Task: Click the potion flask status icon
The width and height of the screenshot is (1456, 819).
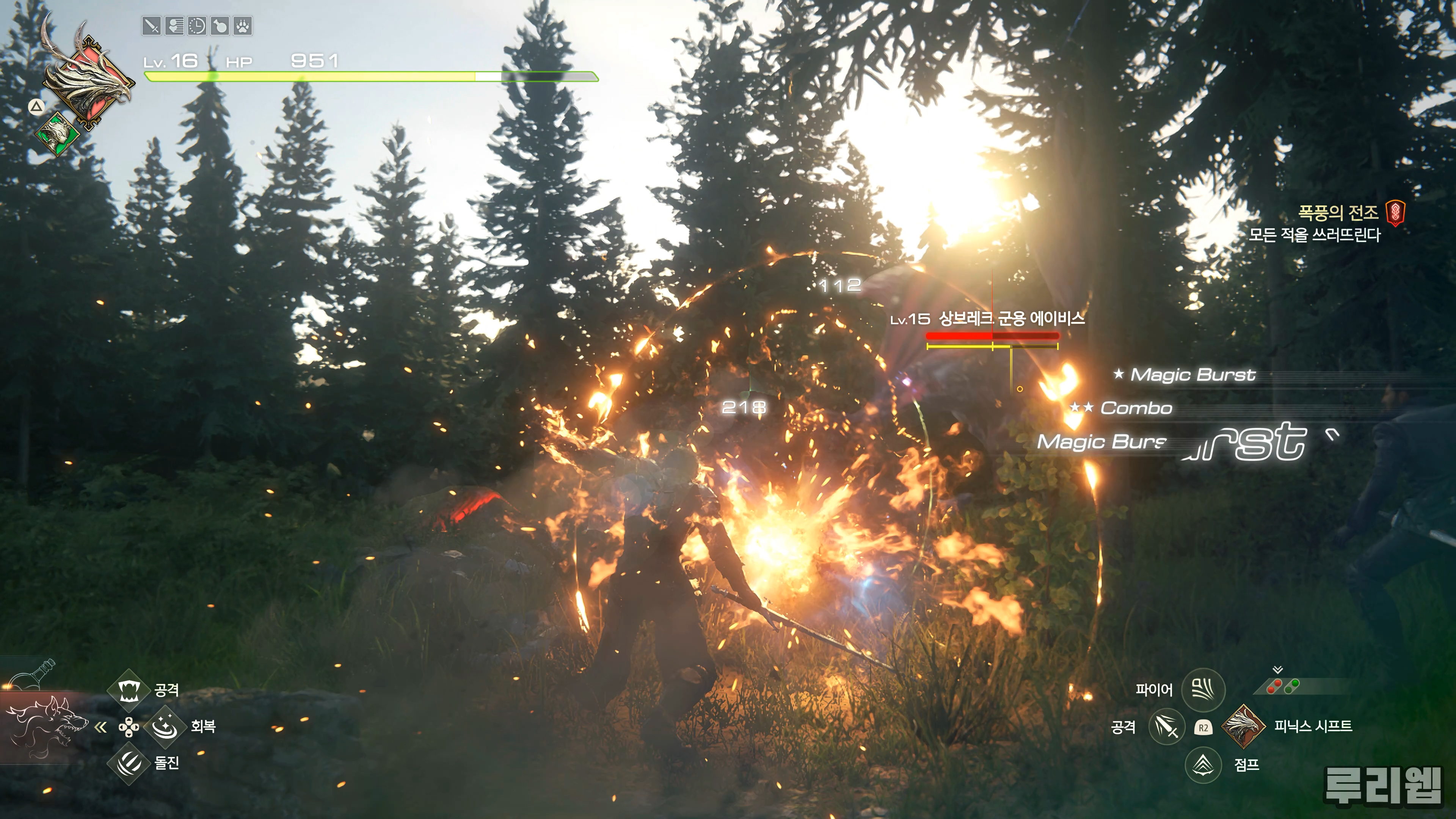Action: 220,26
